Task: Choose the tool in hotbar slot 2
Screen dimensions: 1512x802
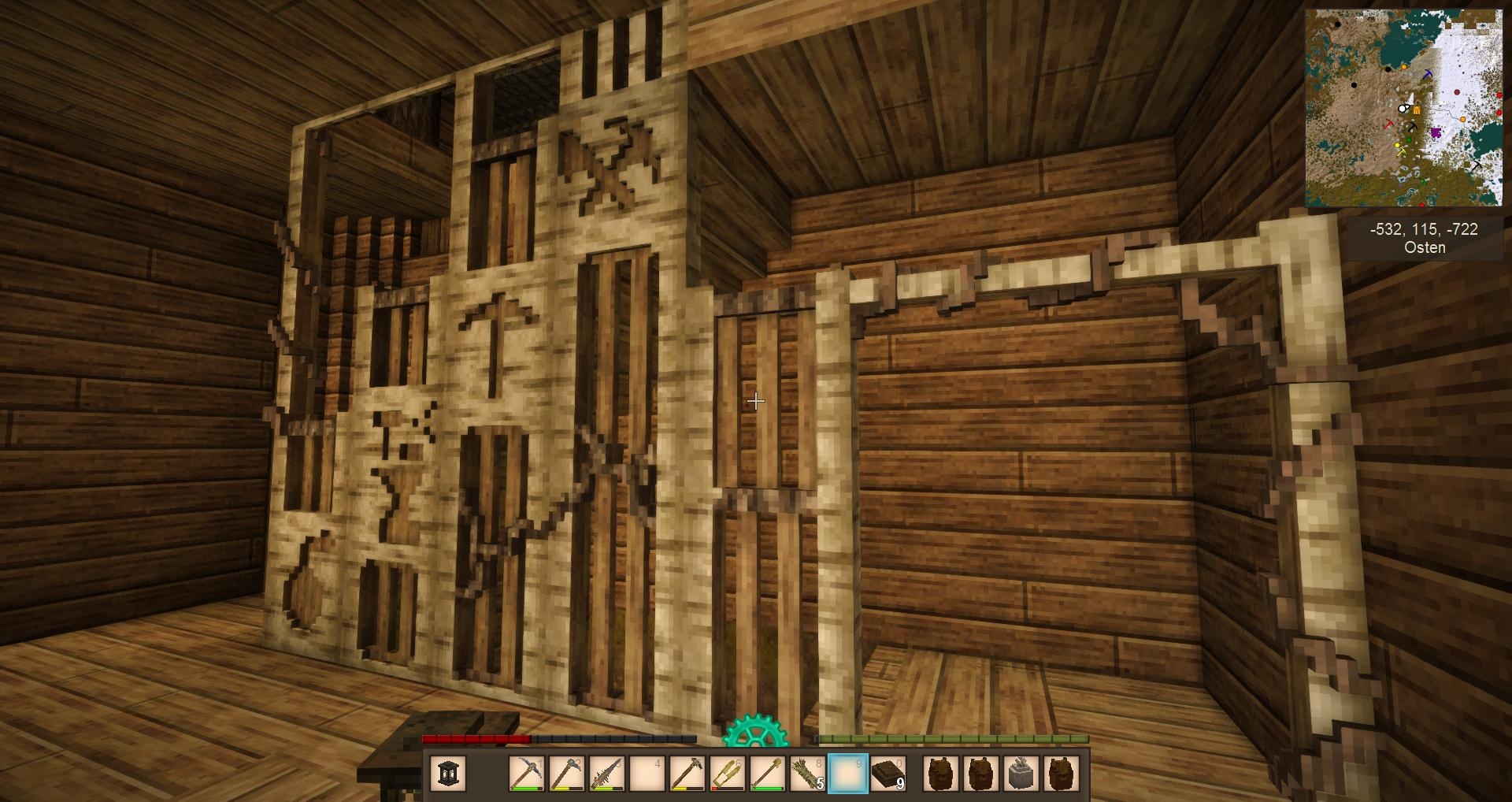Action: (x=566, y=773)
